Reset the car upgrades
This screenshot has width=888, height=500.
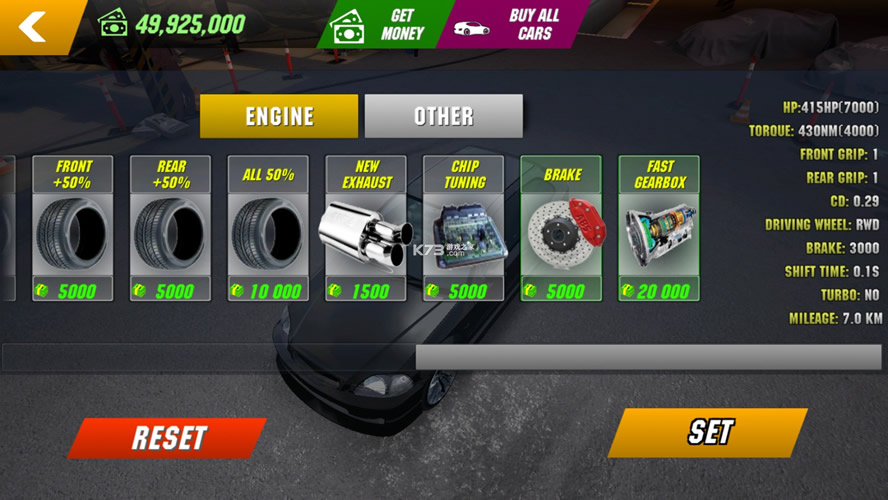(168, 438)
